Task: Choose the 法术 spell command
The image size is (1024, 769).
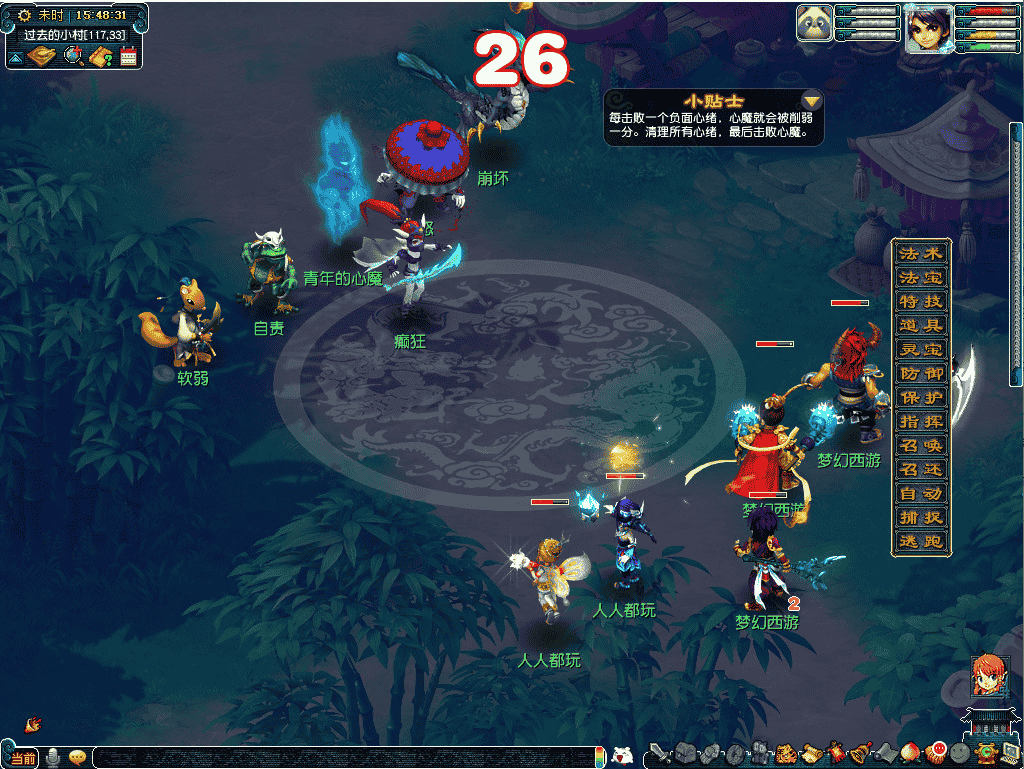Action: point(920,254)
